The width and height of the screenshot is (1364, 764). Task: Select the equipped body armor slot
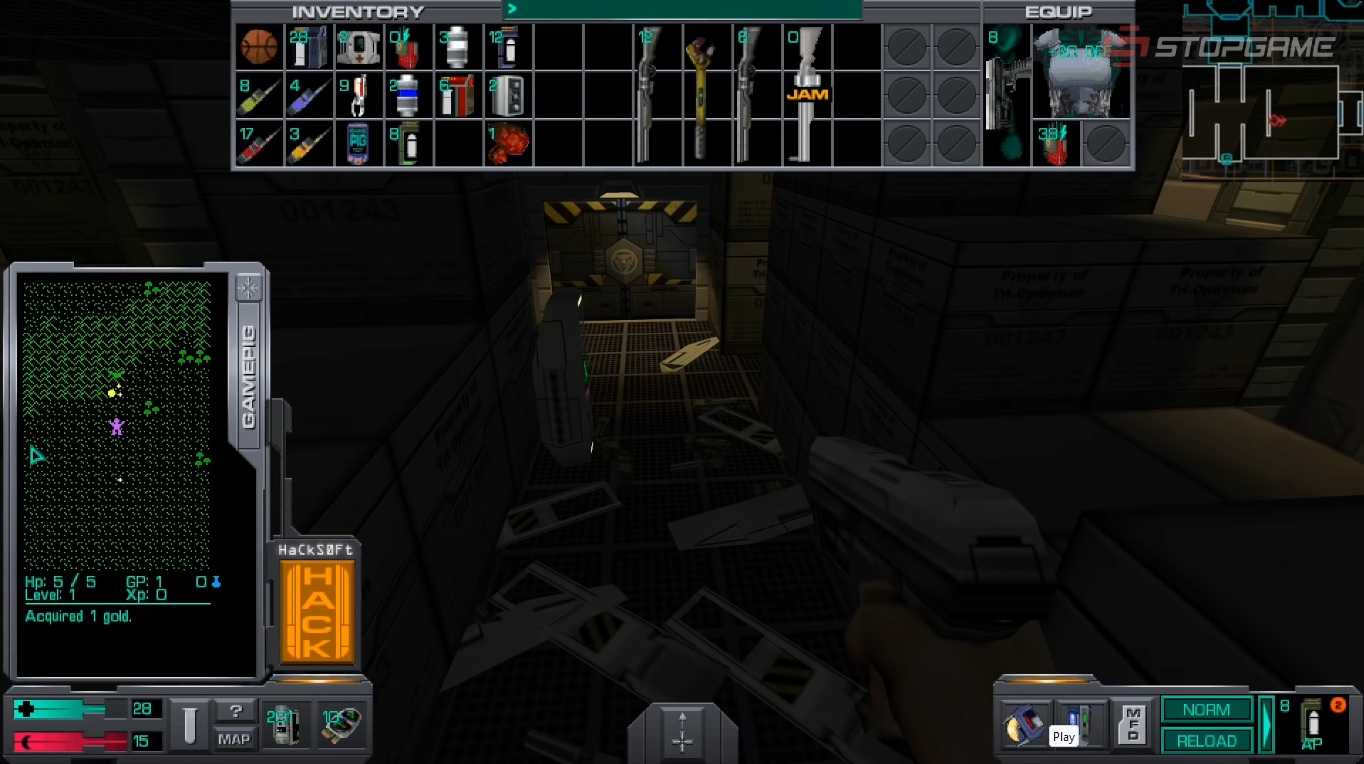coord(1081,72)
